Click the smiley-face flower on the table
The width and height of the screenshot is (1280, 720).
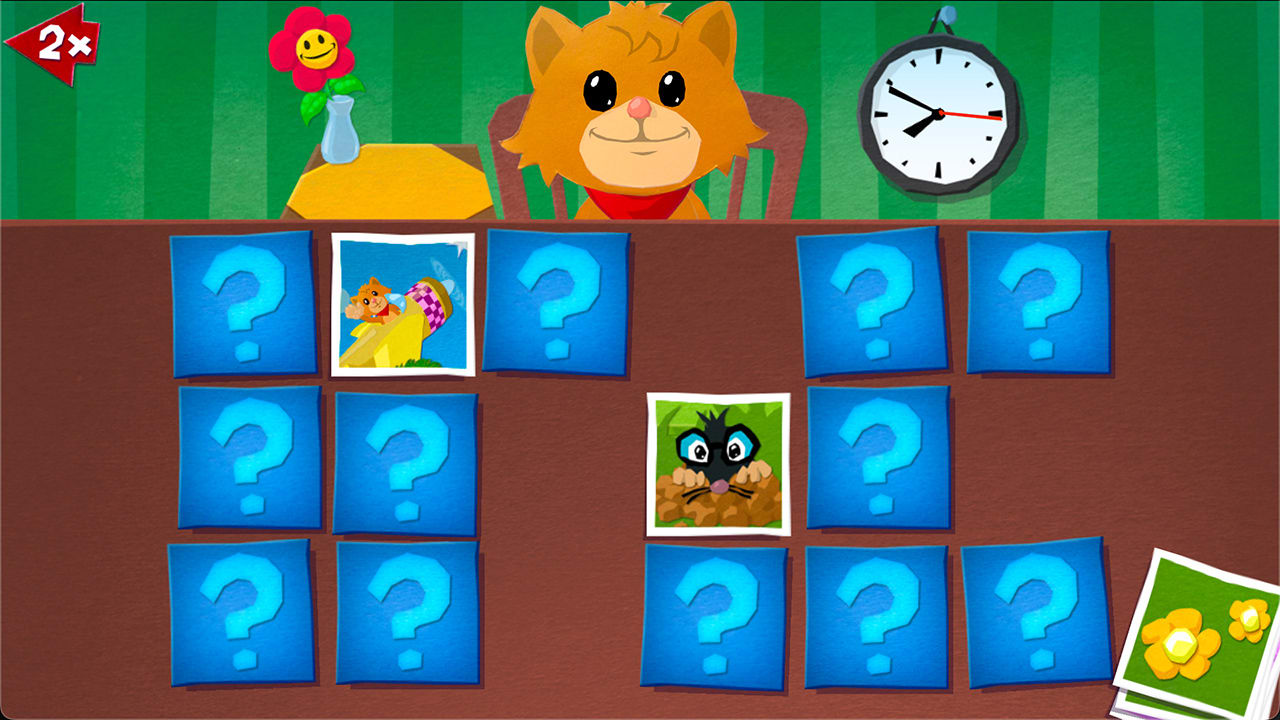point(314,45)
